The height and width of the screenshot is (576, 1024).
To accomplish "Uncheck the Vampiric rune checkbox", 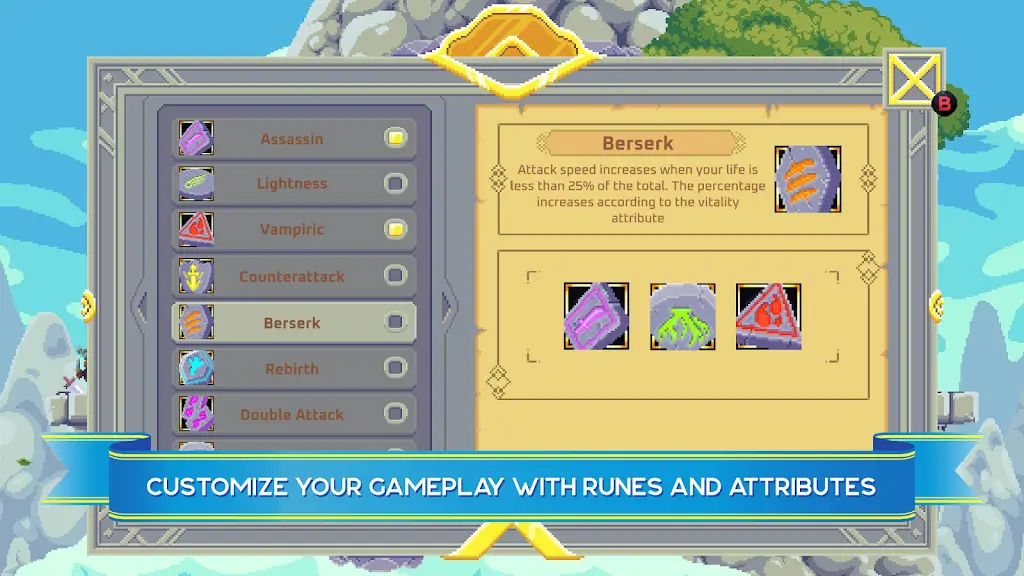I will click(x=396, y=229).
